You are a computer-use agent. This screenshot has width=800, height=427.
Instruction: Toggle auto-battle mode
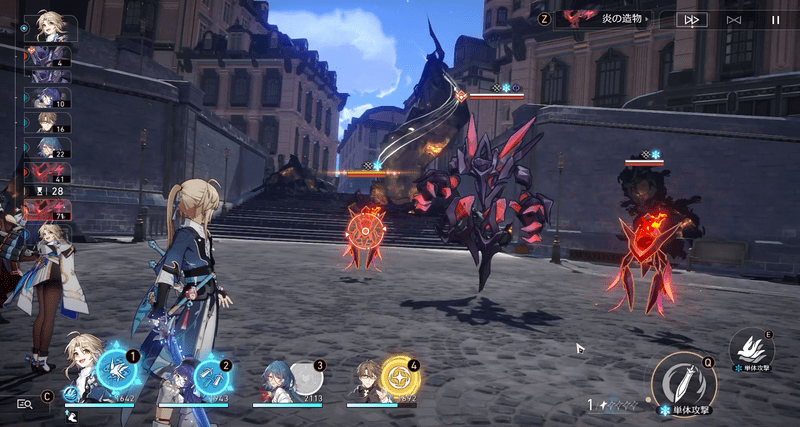point(734,19)
